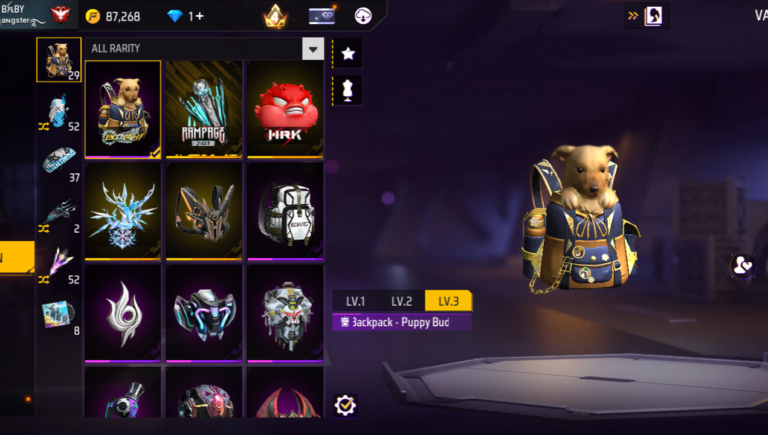Screen dimensions: 768x435
Task: Click the gear checkmark settings icon
Action: click(x=346, y=405)
